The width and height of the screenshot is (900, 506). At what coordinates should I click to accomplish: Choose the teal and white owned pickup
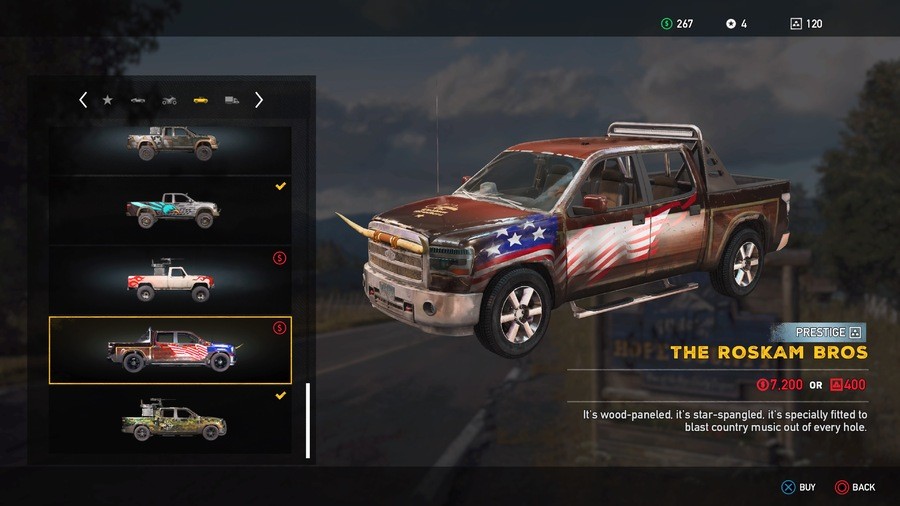click(171, 210)
